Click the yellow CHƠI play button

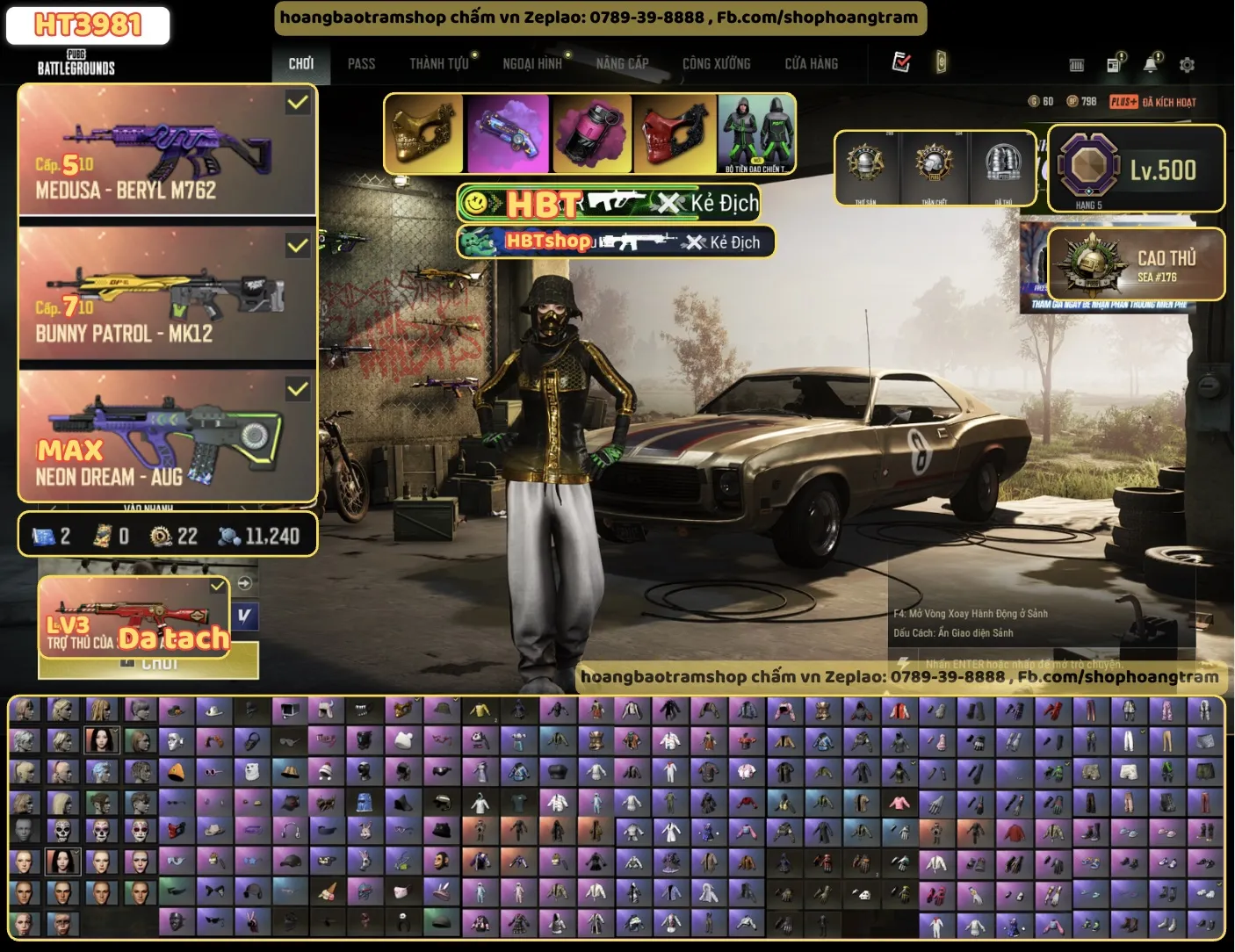click(x=159, y=663)
